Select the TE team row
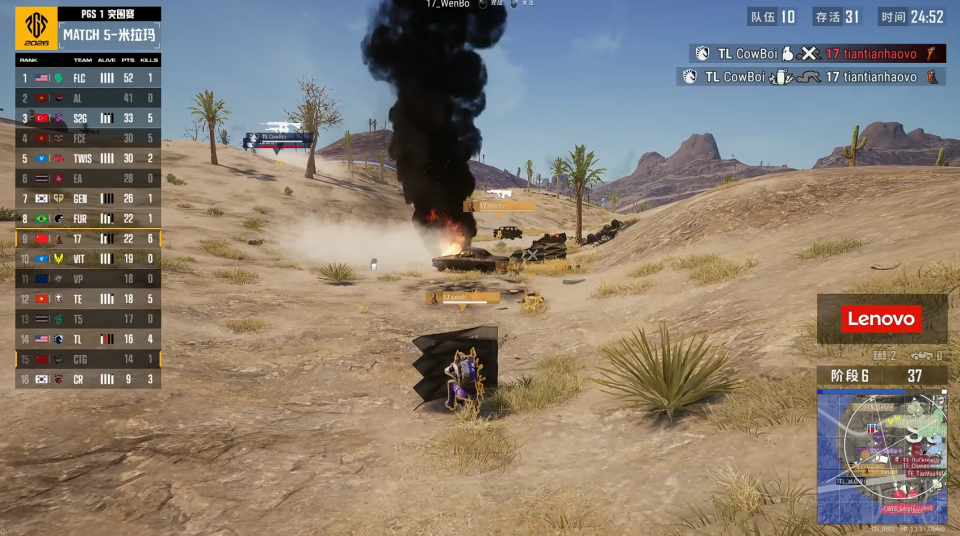 click(88, 299)
